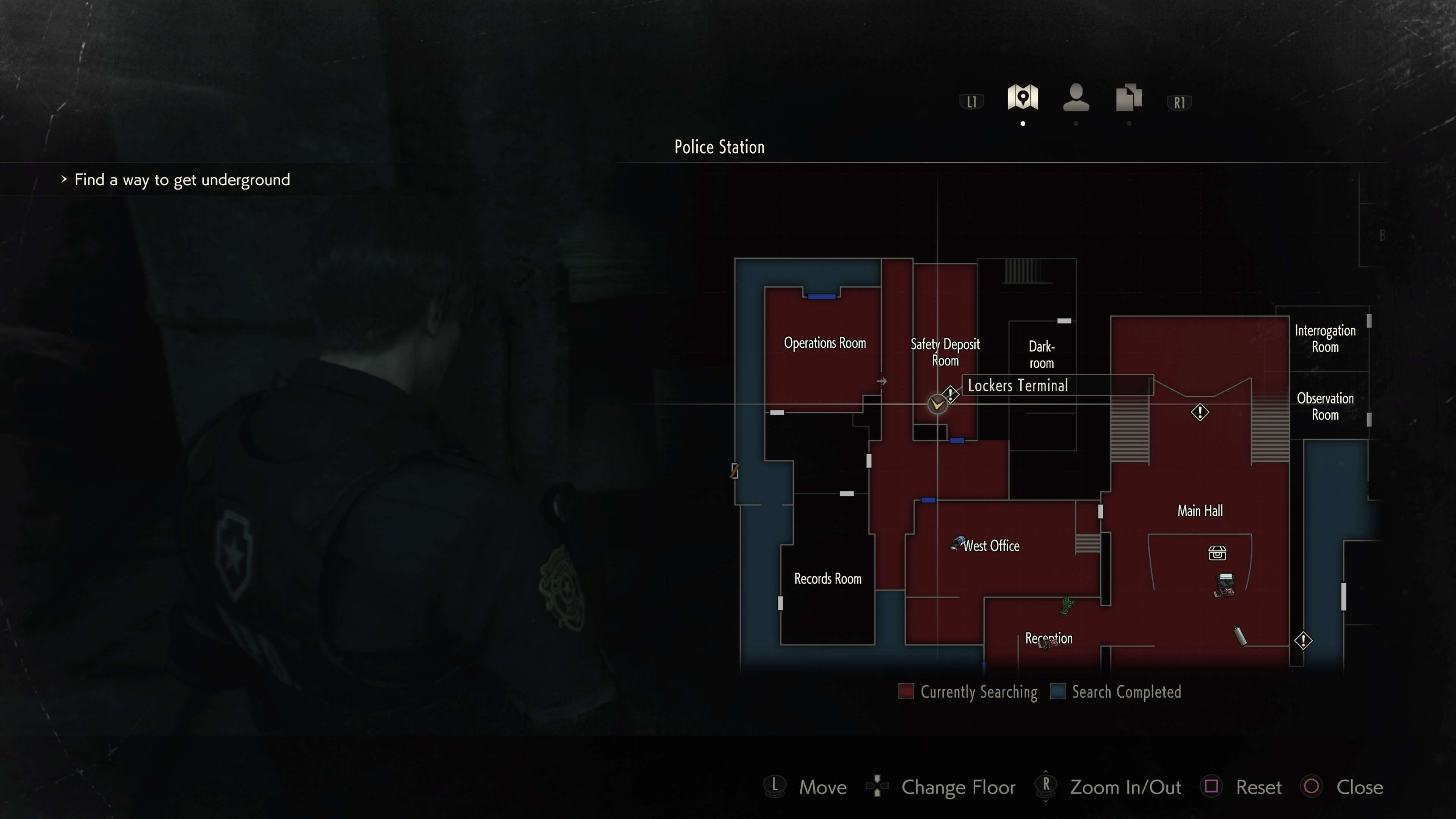This screenshot has width=1456, height=819.
Task: Click the item box icon in Main Hall
Action: click(x=1217, y=553)
